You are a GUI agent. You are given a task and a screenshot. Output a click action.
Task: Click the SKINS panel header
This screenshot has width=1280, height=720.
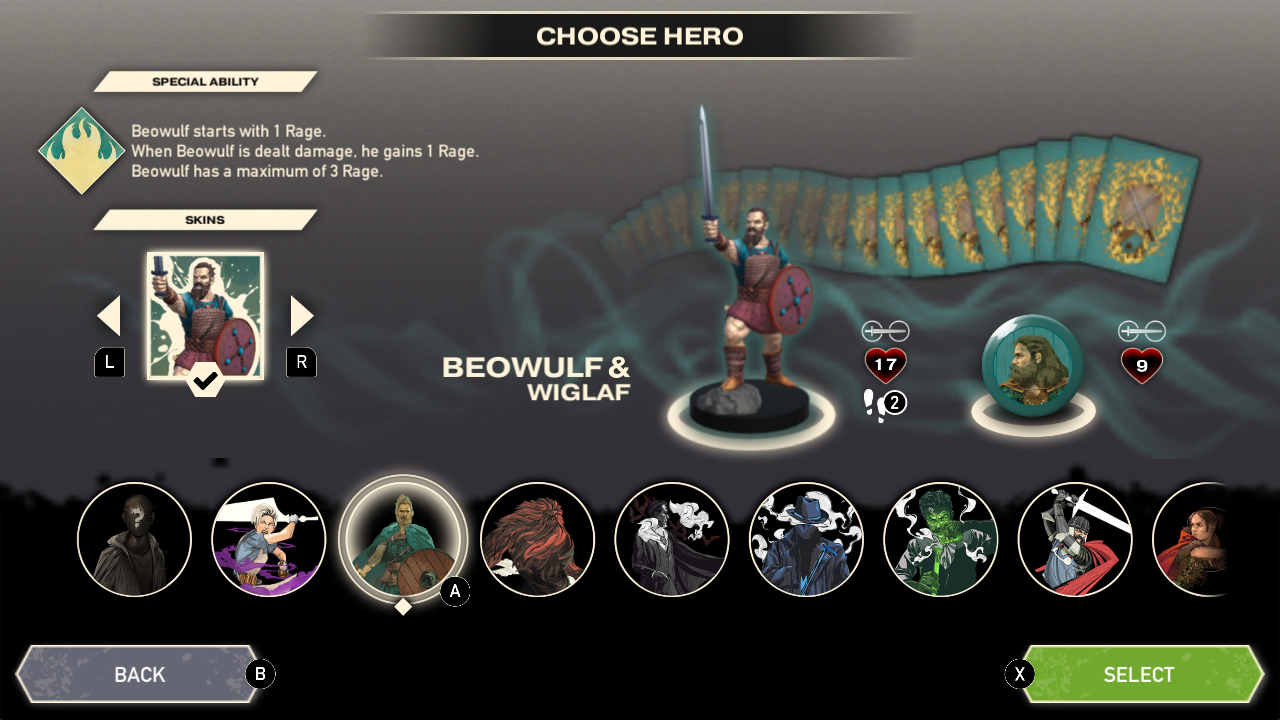205,219
